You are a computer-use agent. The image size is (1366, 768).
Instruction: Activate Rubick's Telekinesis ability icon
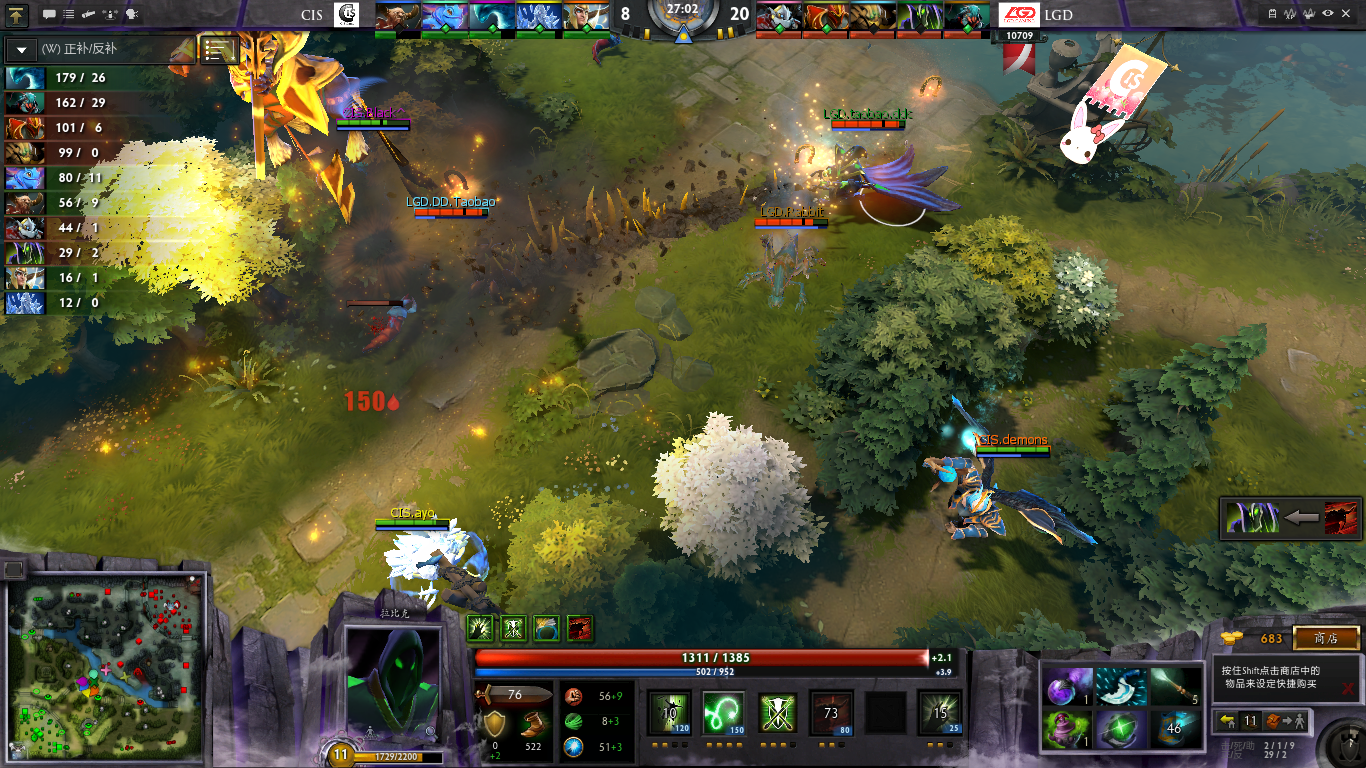click(669, 713)
